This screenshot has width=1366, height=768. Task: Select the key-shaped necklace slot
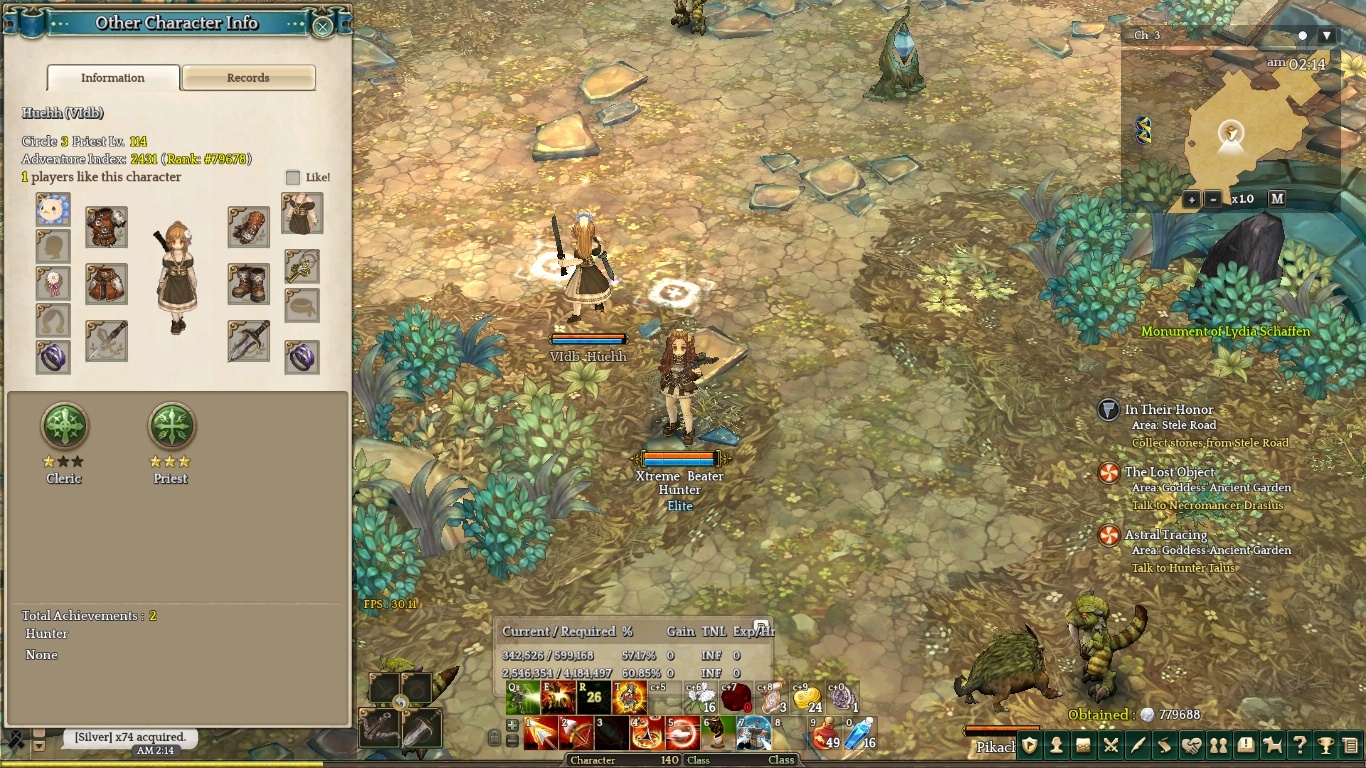click(x=302, y=266)
